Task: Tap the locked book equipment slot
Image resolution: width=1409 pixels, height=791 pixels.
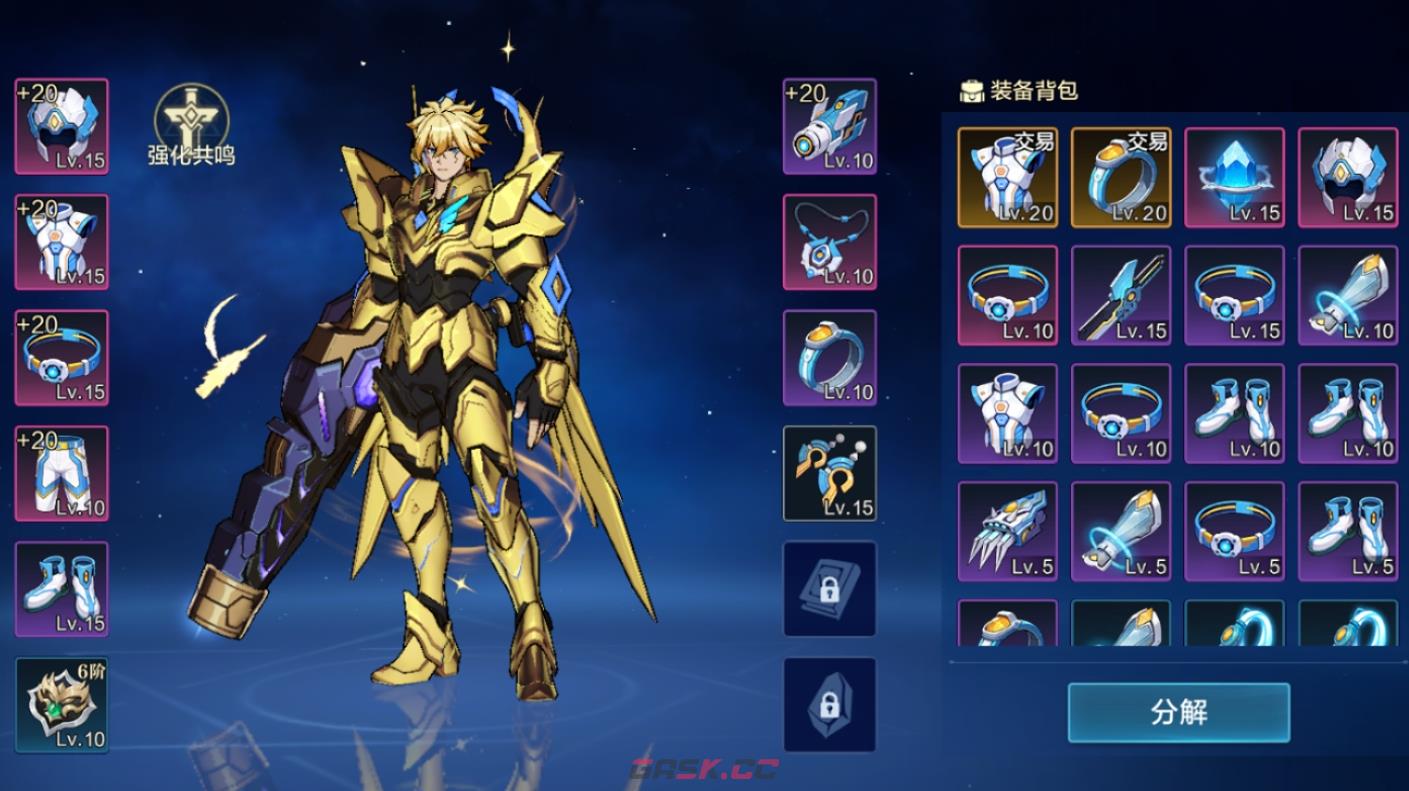Action: pos(829,589)
